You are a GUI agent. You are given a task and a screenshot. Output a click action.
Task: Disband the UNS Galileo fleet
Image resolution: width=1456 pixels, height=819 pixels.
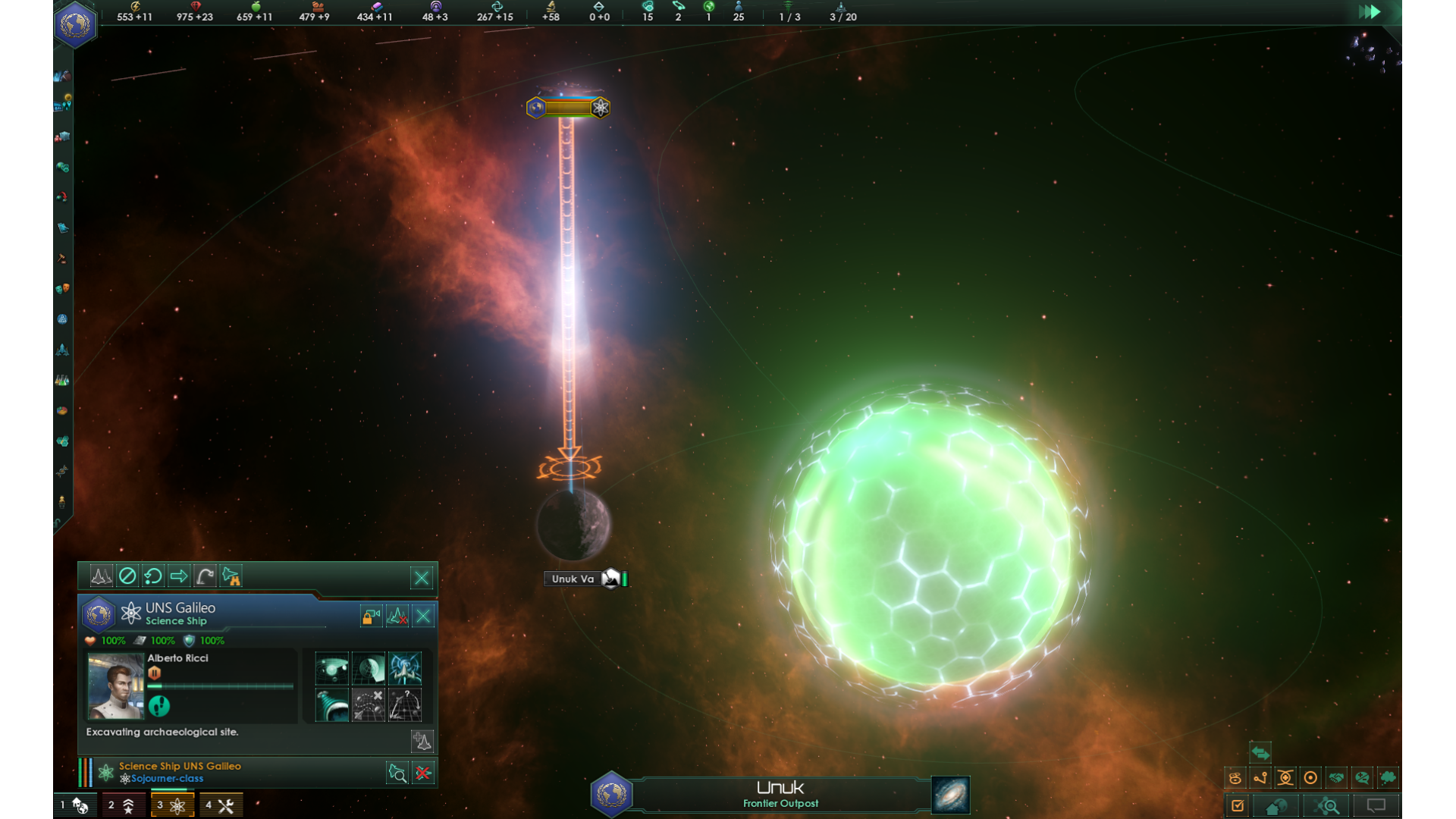397,617
